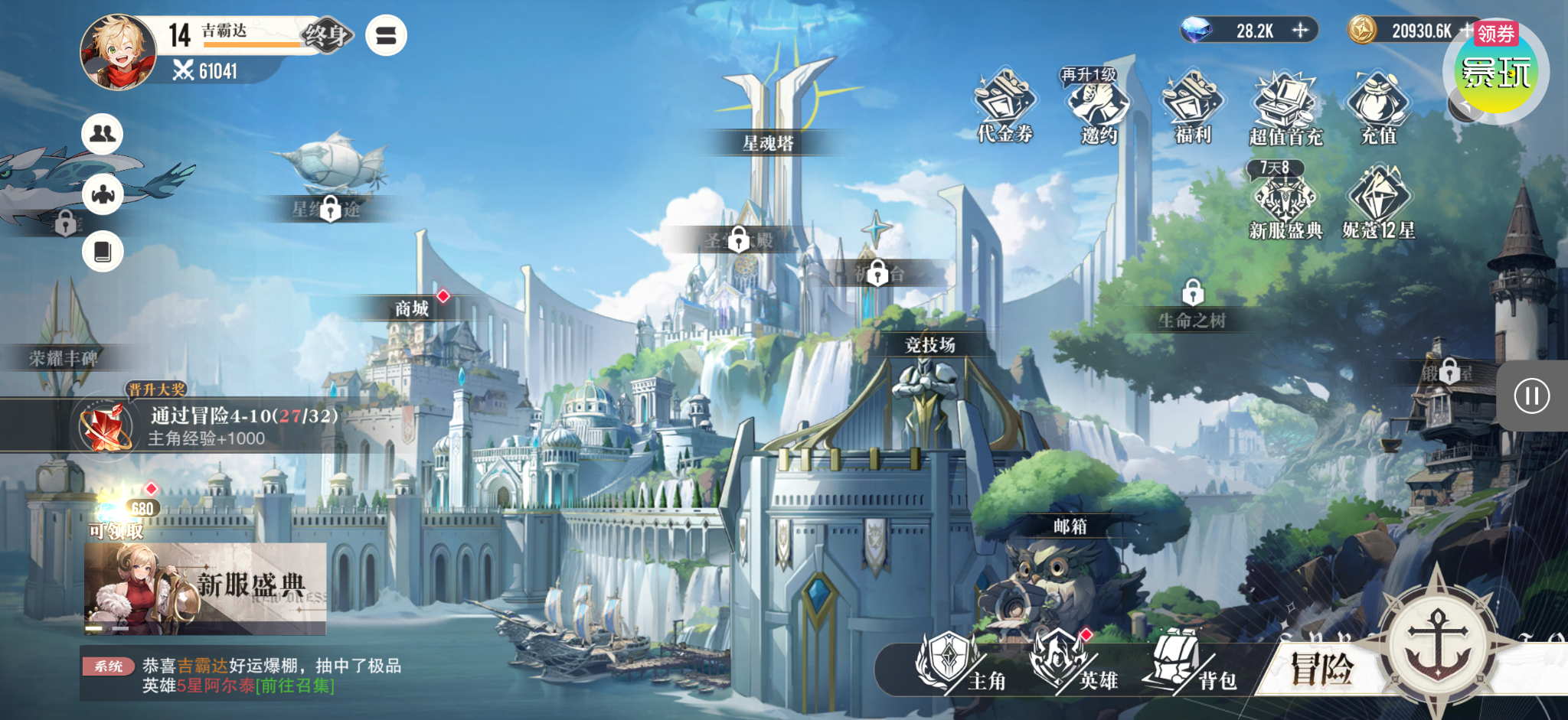Open the 充值 recharge shop
The height and width of the screenshot is (720, 1568).
click(1379, 107)
